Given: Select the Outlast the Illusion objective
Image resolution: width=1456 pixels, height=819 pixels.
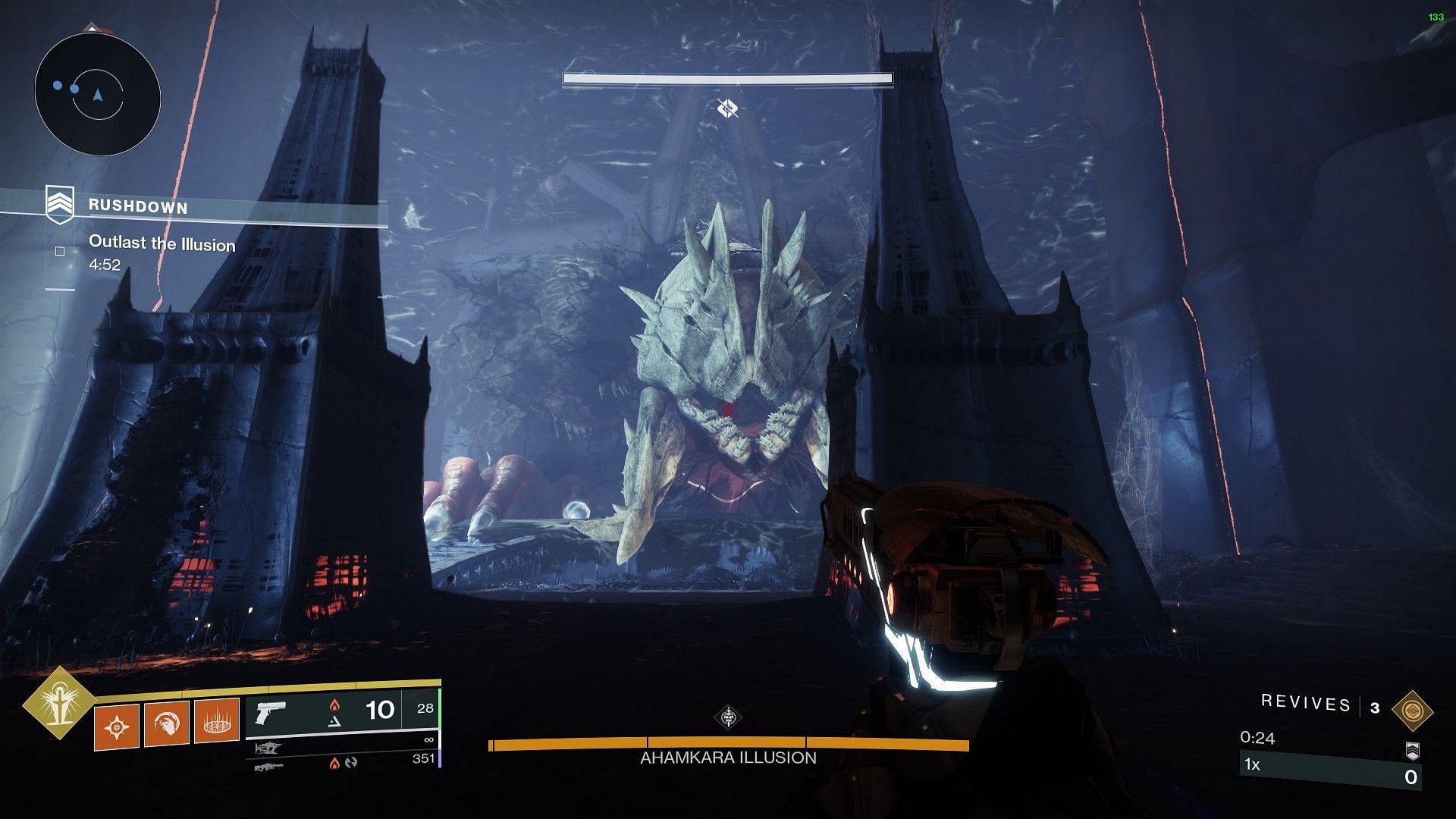Looking at the screenshot, I should pos(162,244).
